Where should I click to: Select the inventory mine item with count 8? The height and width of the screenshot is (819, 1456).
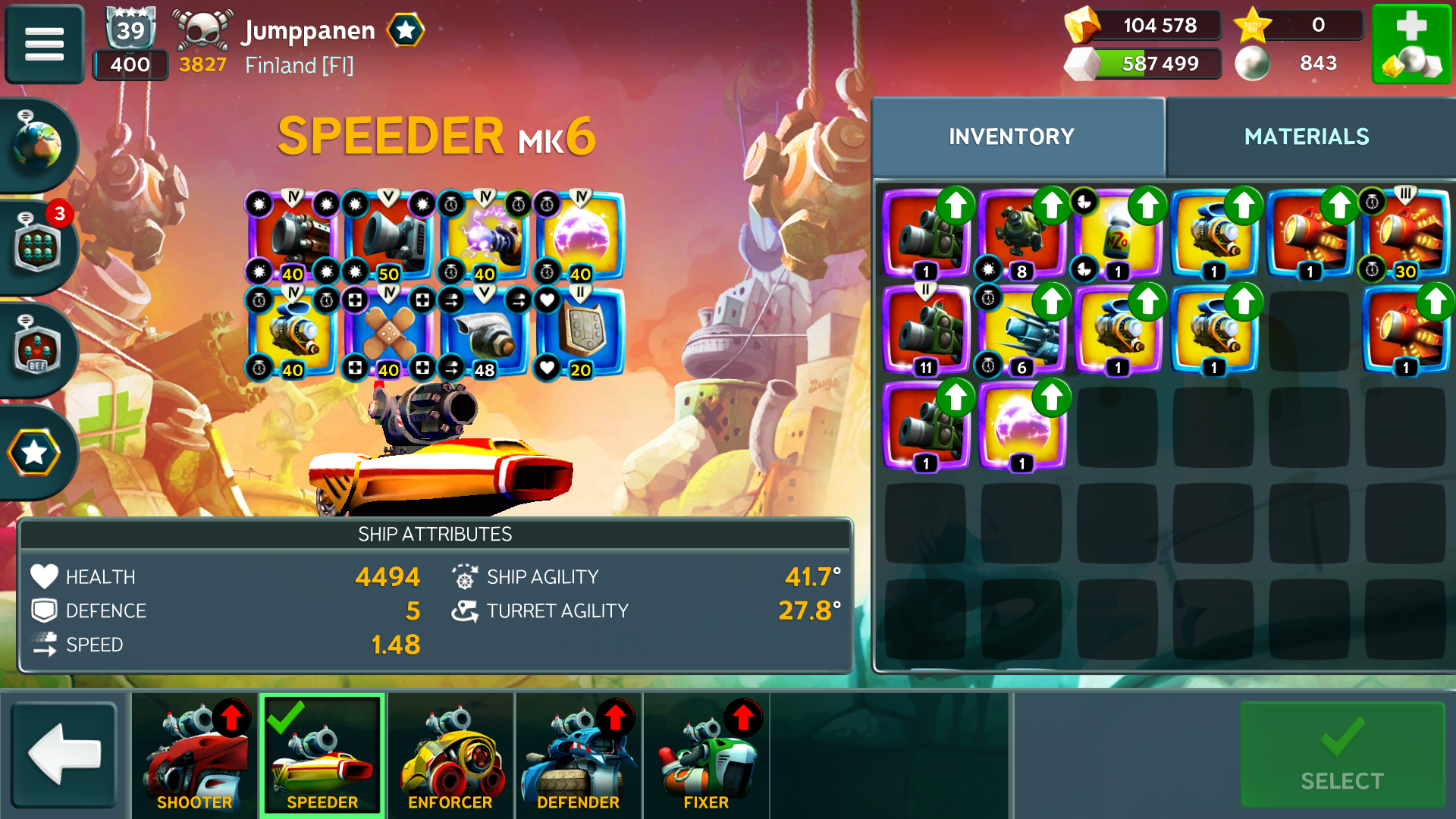click(1021, 236)
